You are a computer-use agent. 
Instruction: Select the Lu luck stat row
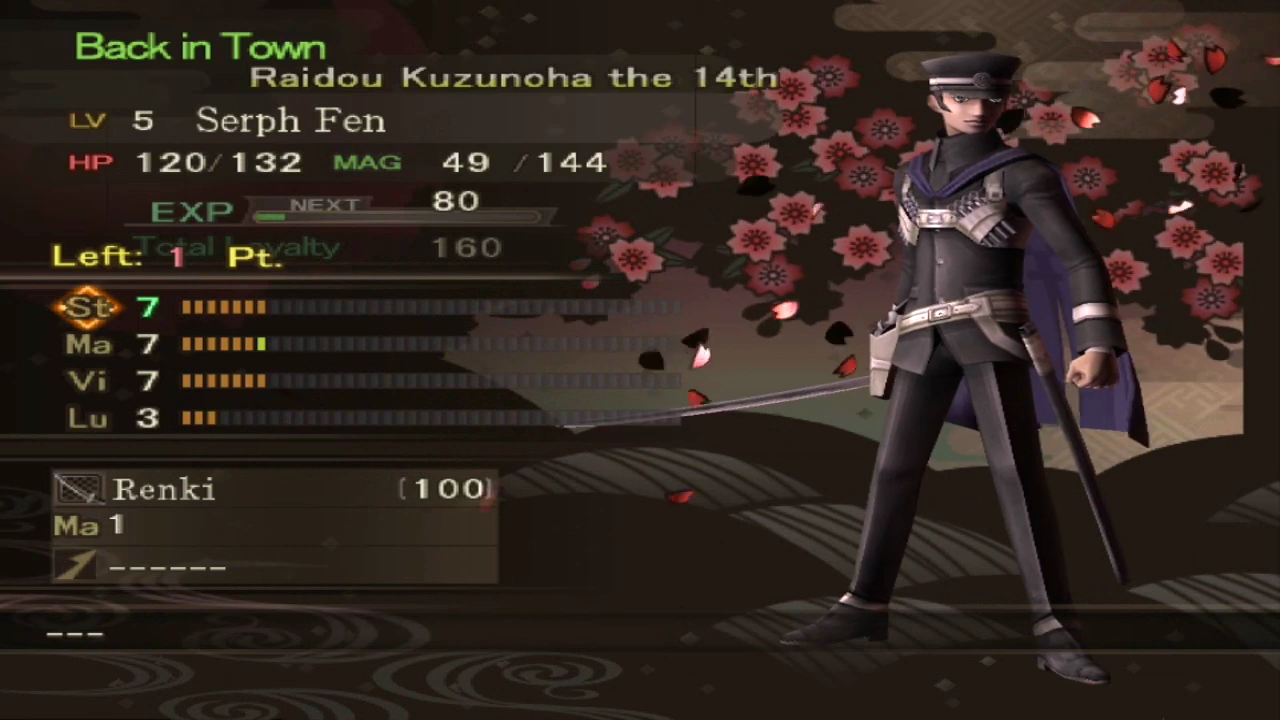tap(88, 418)
